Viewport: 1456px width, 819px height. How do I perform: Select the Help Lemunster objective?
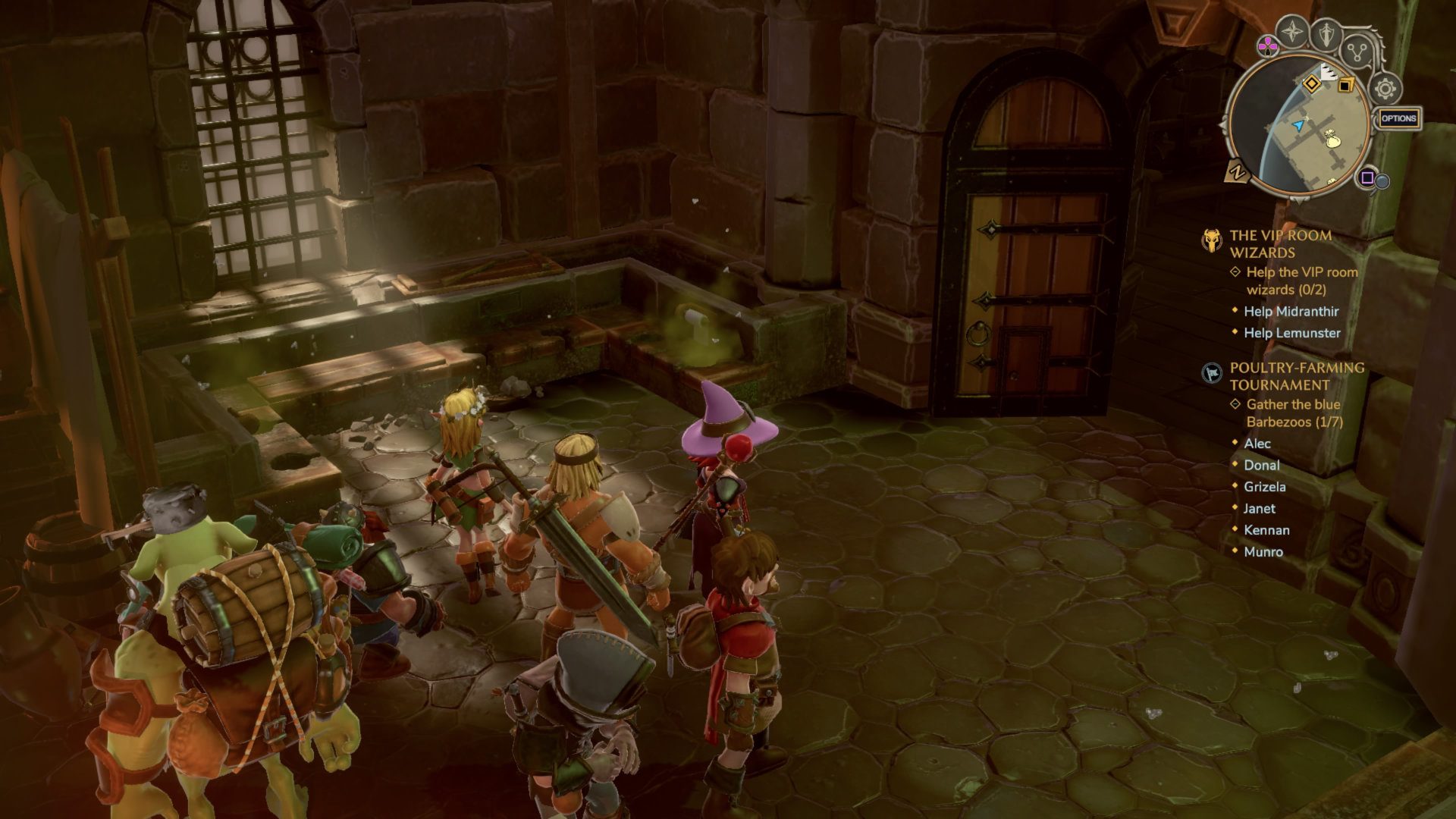click(1291, 333)
